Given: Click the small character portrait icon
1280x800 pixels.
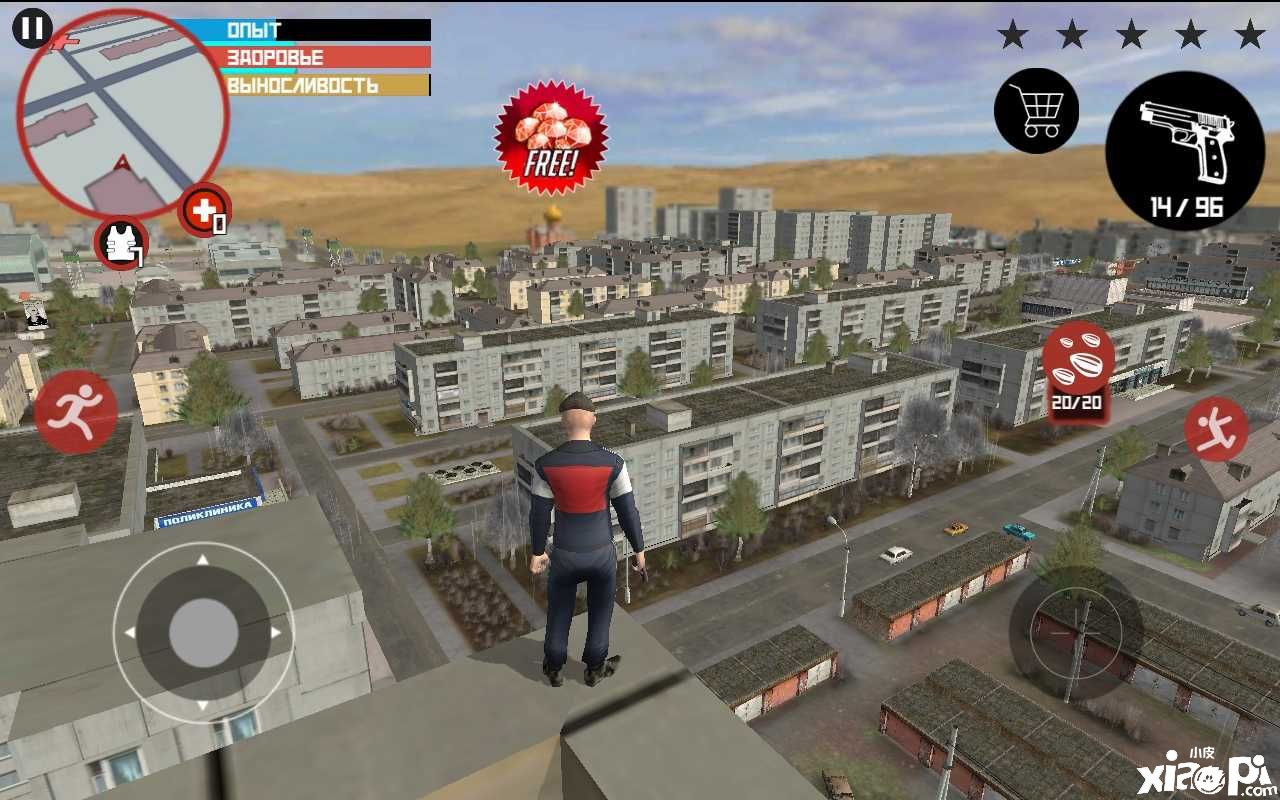Looking at the screenshot, I should [x=36, y=313].
